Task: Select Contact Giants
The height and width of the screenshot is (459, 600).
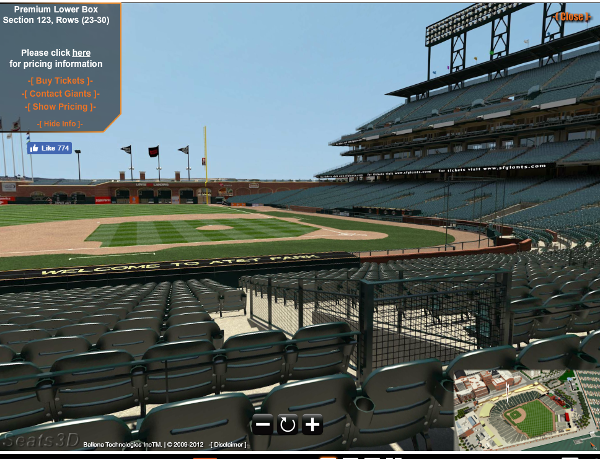Action: [60, 93]
